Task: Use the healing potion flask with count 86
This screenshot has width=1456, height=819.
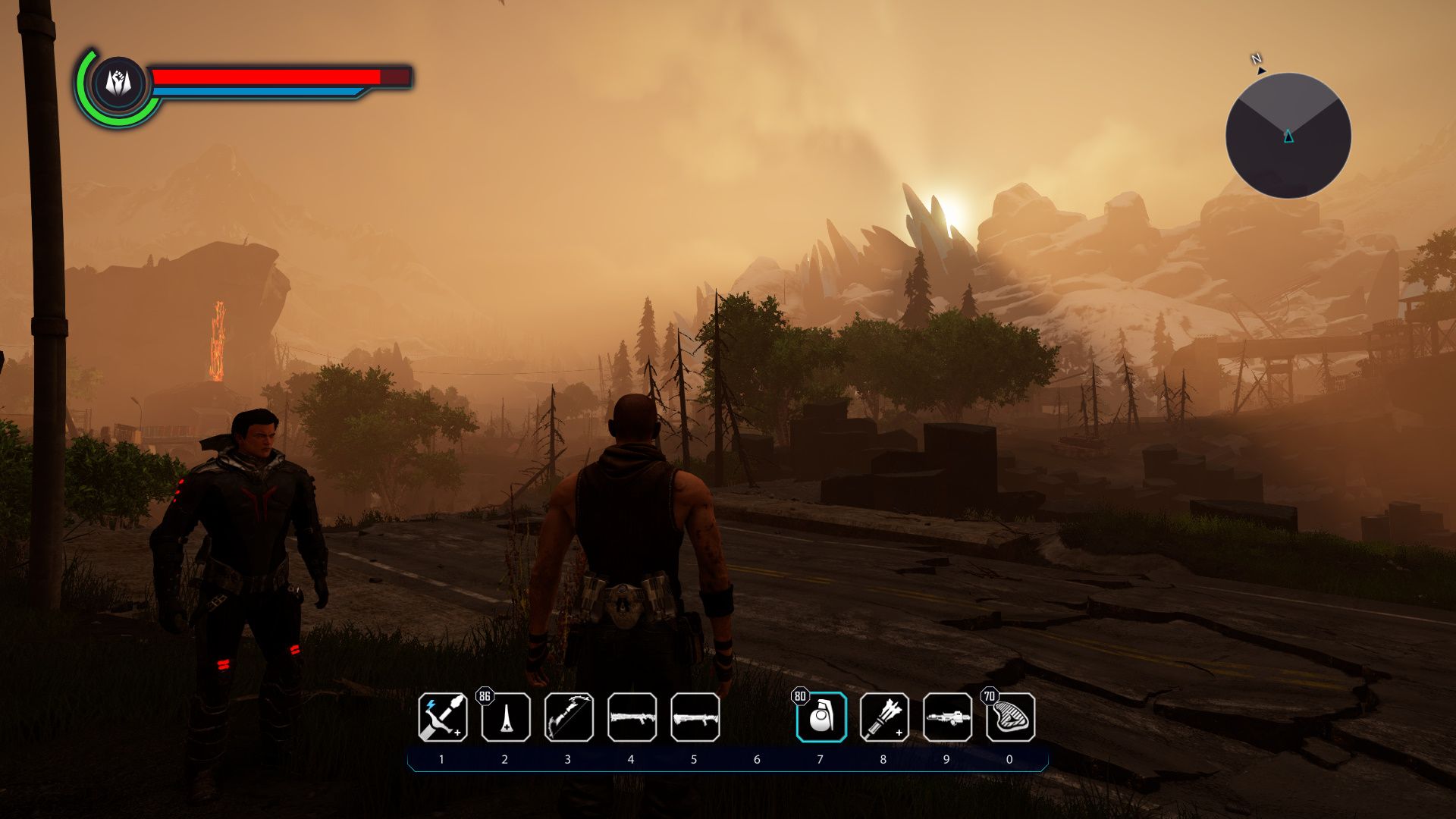Action: point(506,717)
